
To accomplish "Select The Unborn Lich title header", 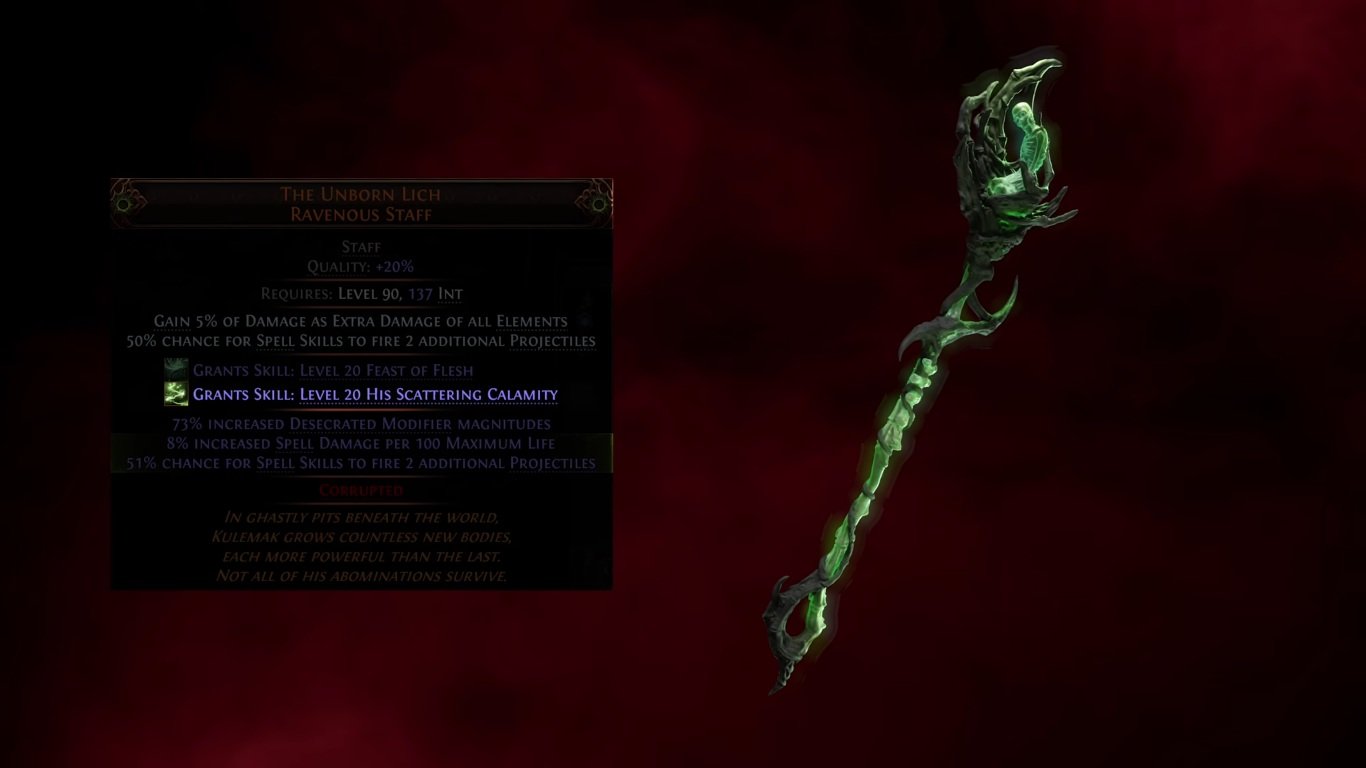I will pos(362,193).
